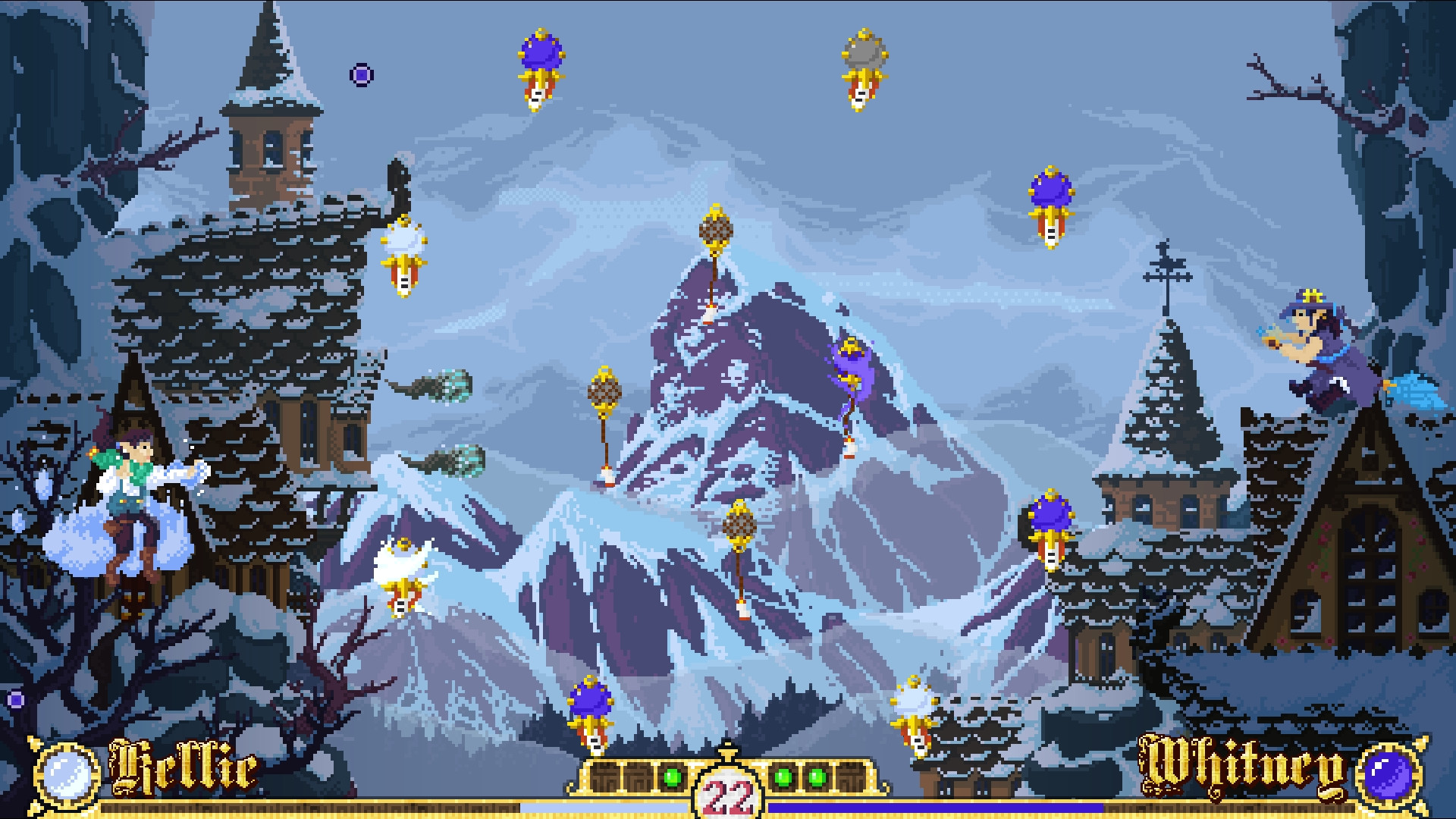
Task: Toggle the green gem left of the score clock
Action: pyautogui.click(x=671, y=776)
